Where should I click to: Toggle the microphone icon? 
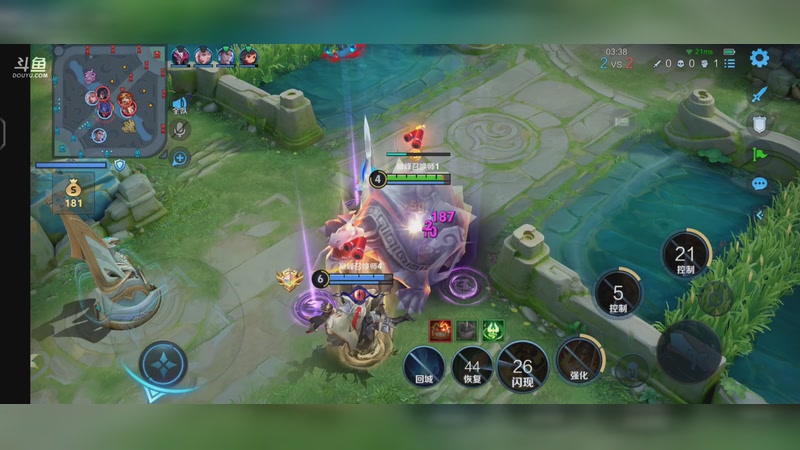180,129
